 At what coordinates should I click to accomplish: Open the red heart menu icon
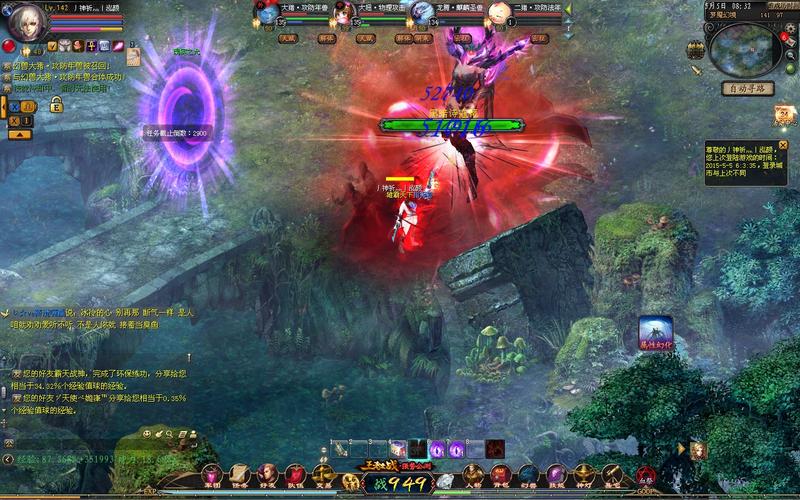[x=295, y=474]
